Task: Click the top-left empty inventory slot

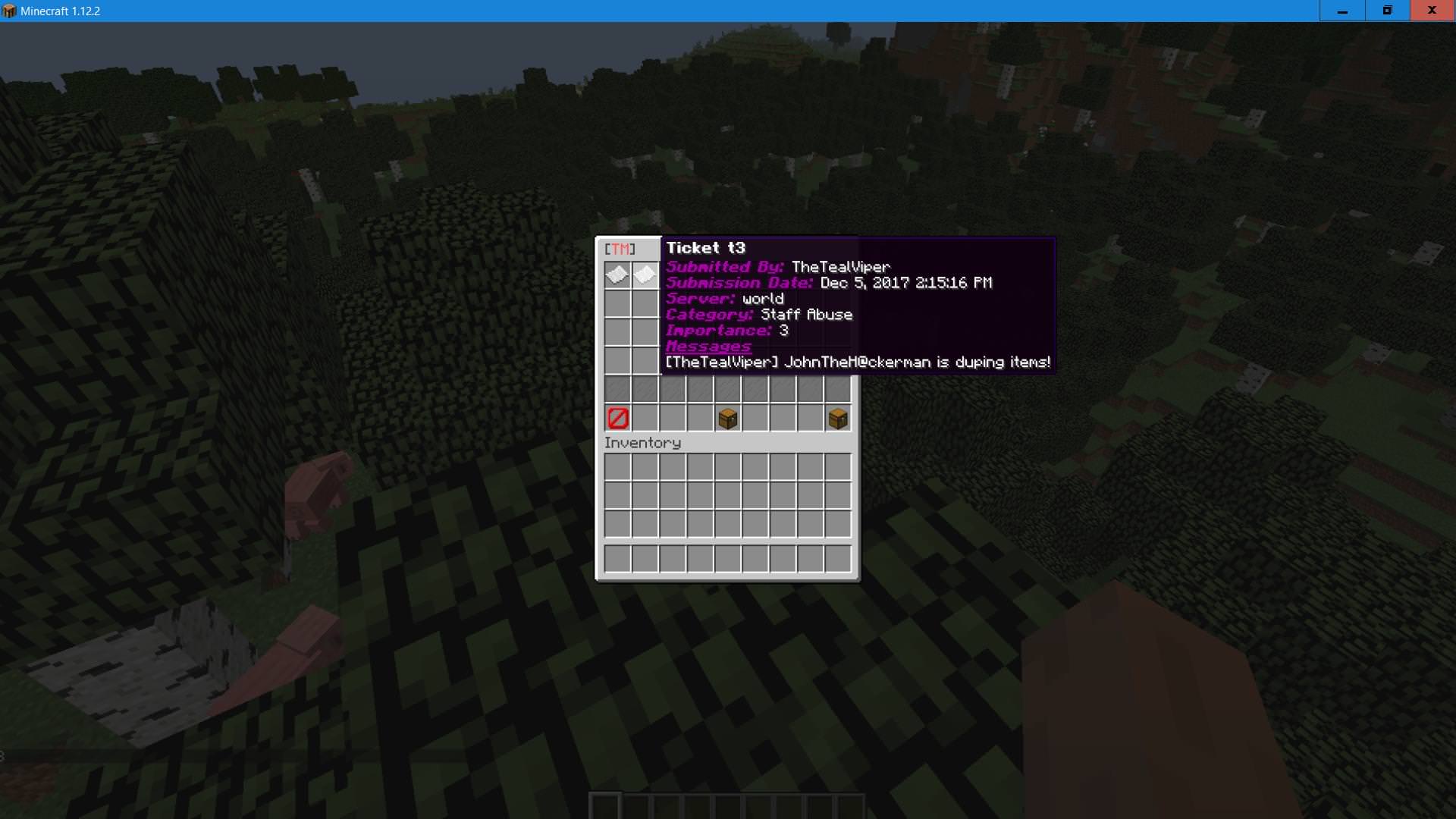Action: (x=617, y=466)
